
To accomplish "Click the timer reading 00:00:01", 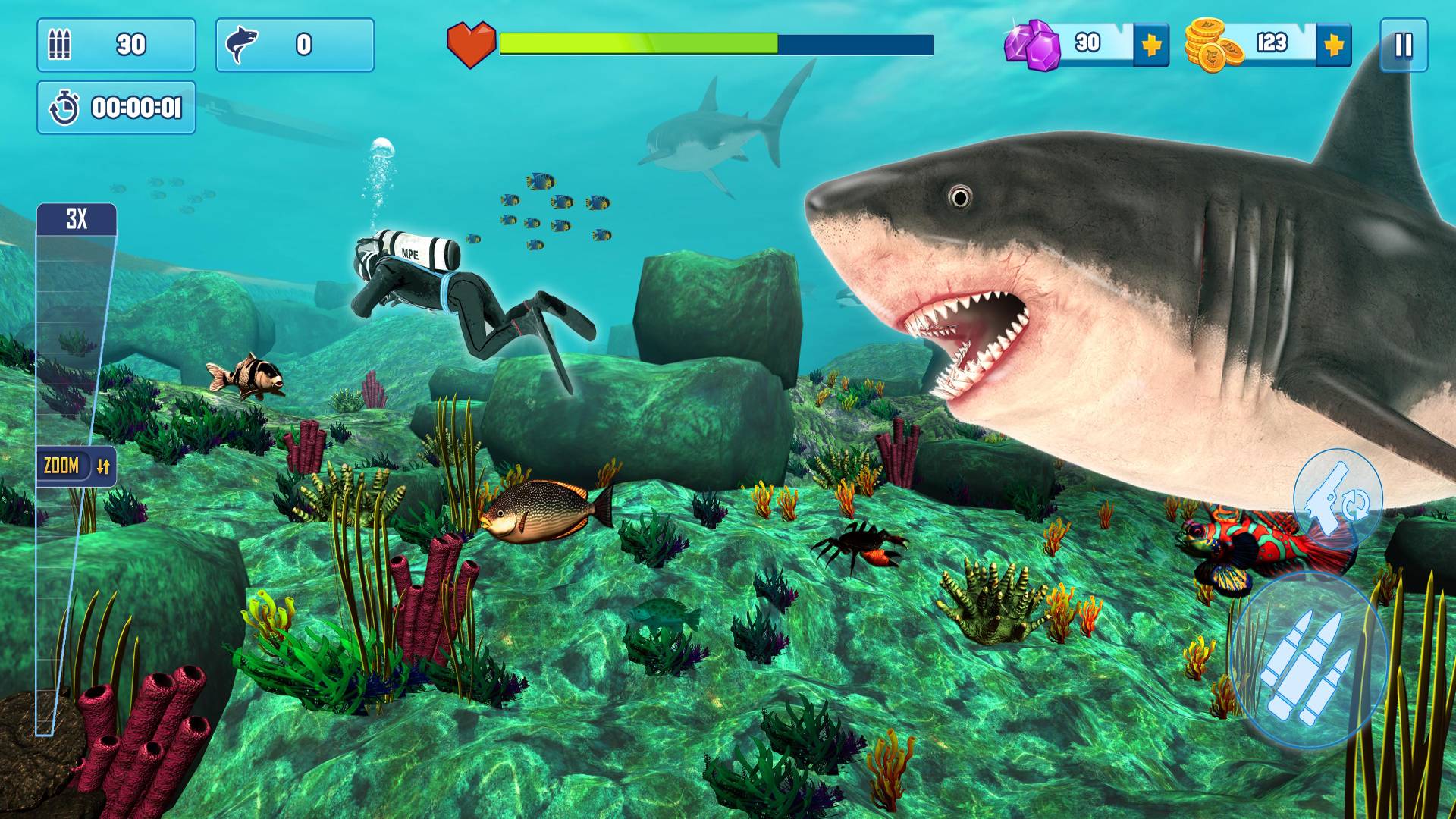I will [136, 108].
